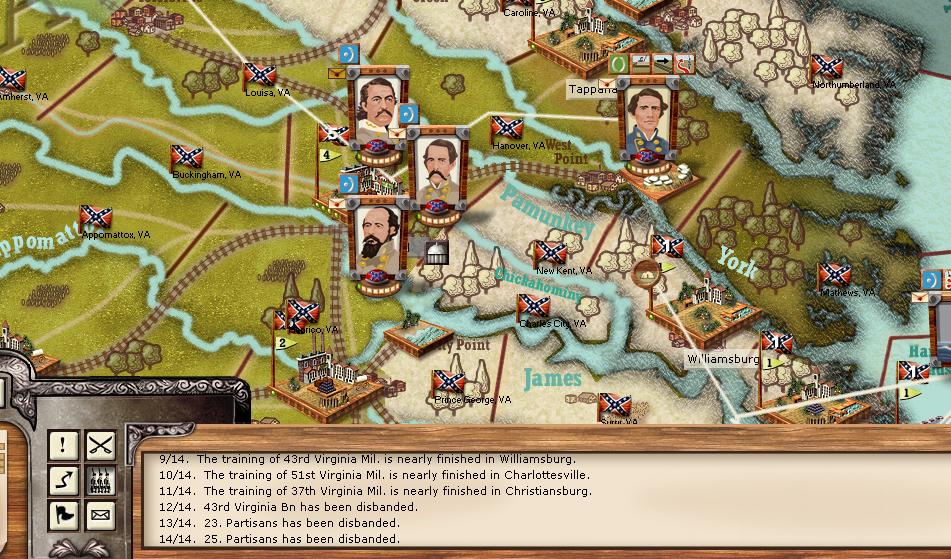951x559 pixels.
Task: Open the exclamation mark message filter
Action: point(65,445)
